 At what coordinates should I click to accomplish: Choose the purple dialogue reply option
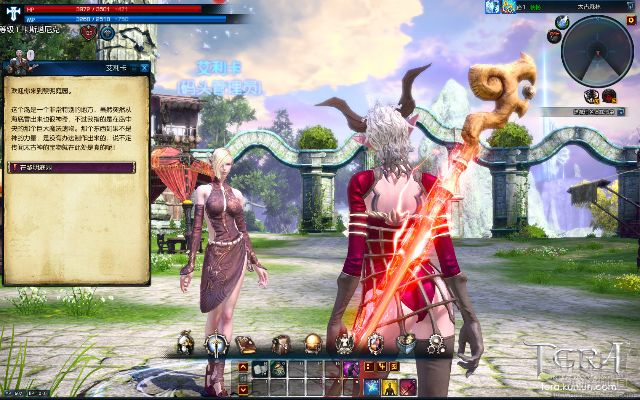pyautogui.click(x=76, y=168)
